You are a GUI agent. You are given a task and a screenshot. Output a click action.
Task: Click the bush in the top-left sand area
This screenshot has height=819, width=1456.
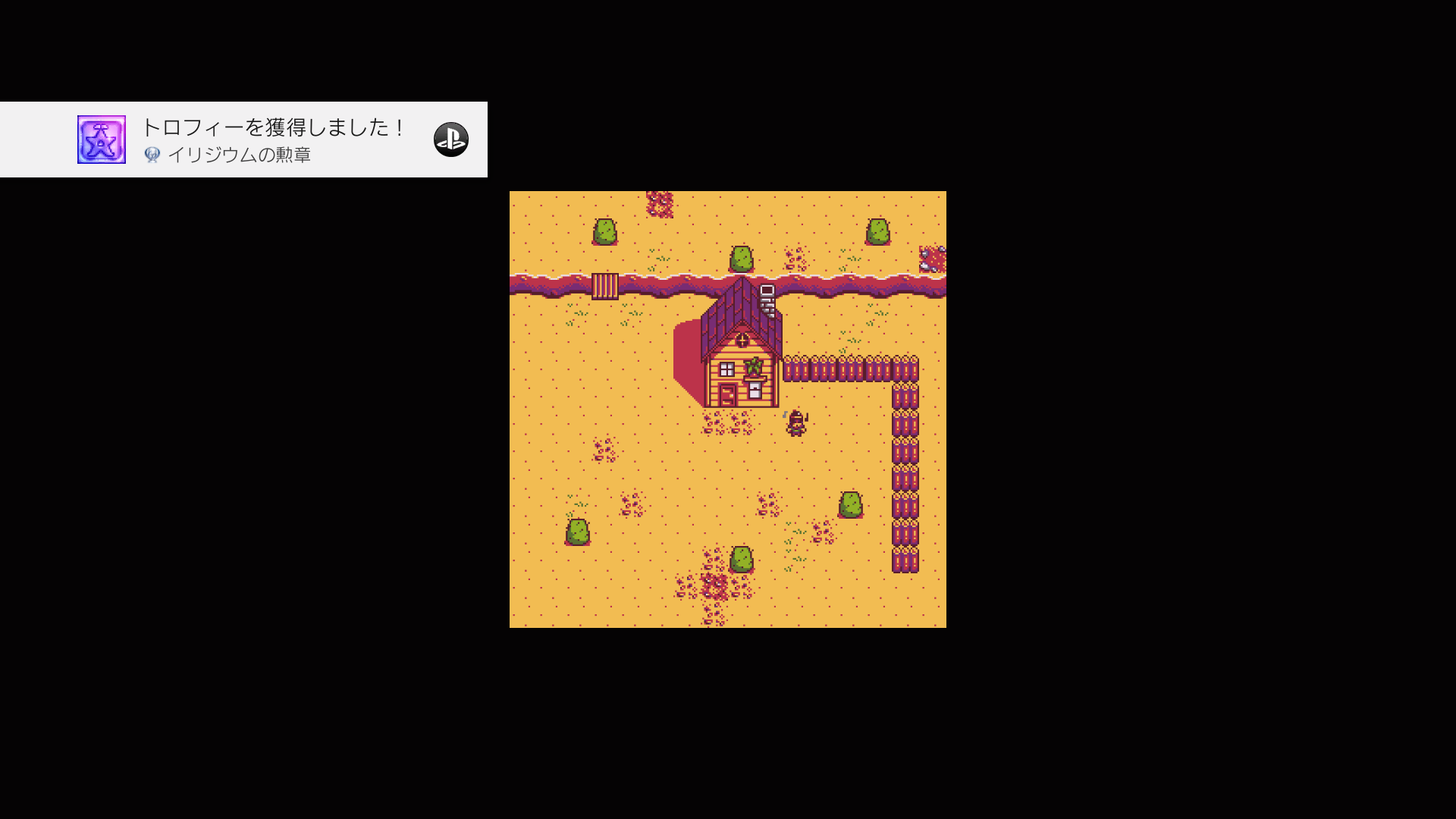[x=604, y=231]
